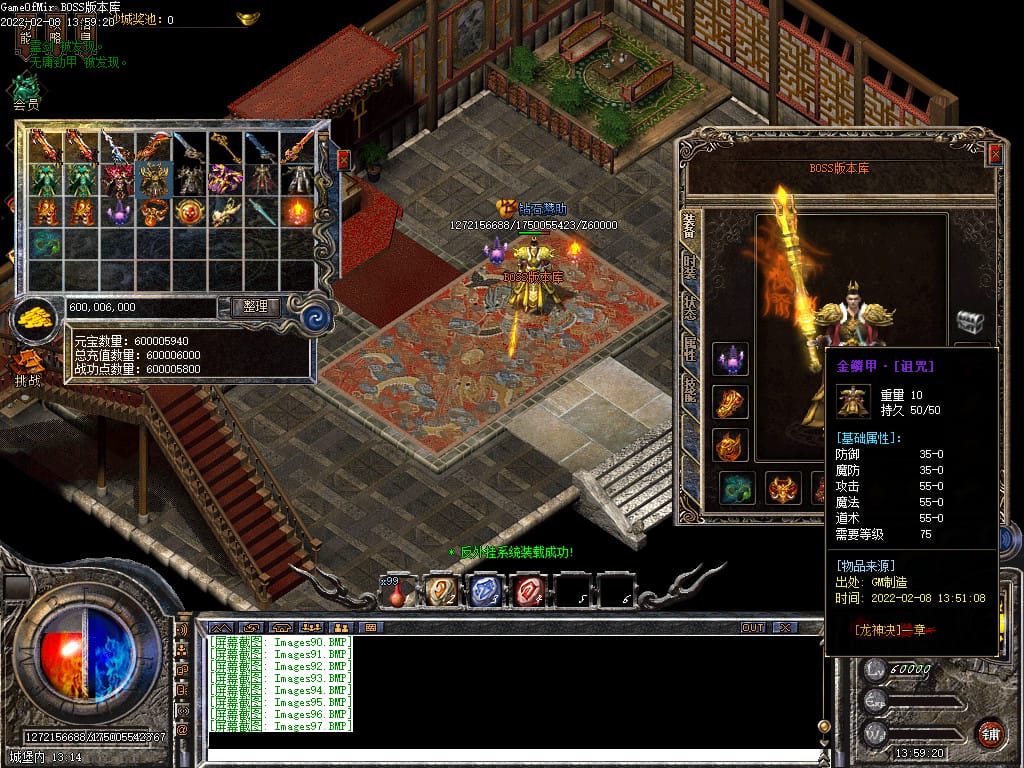Pick the purple-gold winged armor in the bag
The image size is (1024, 768).
click(225, 179)
